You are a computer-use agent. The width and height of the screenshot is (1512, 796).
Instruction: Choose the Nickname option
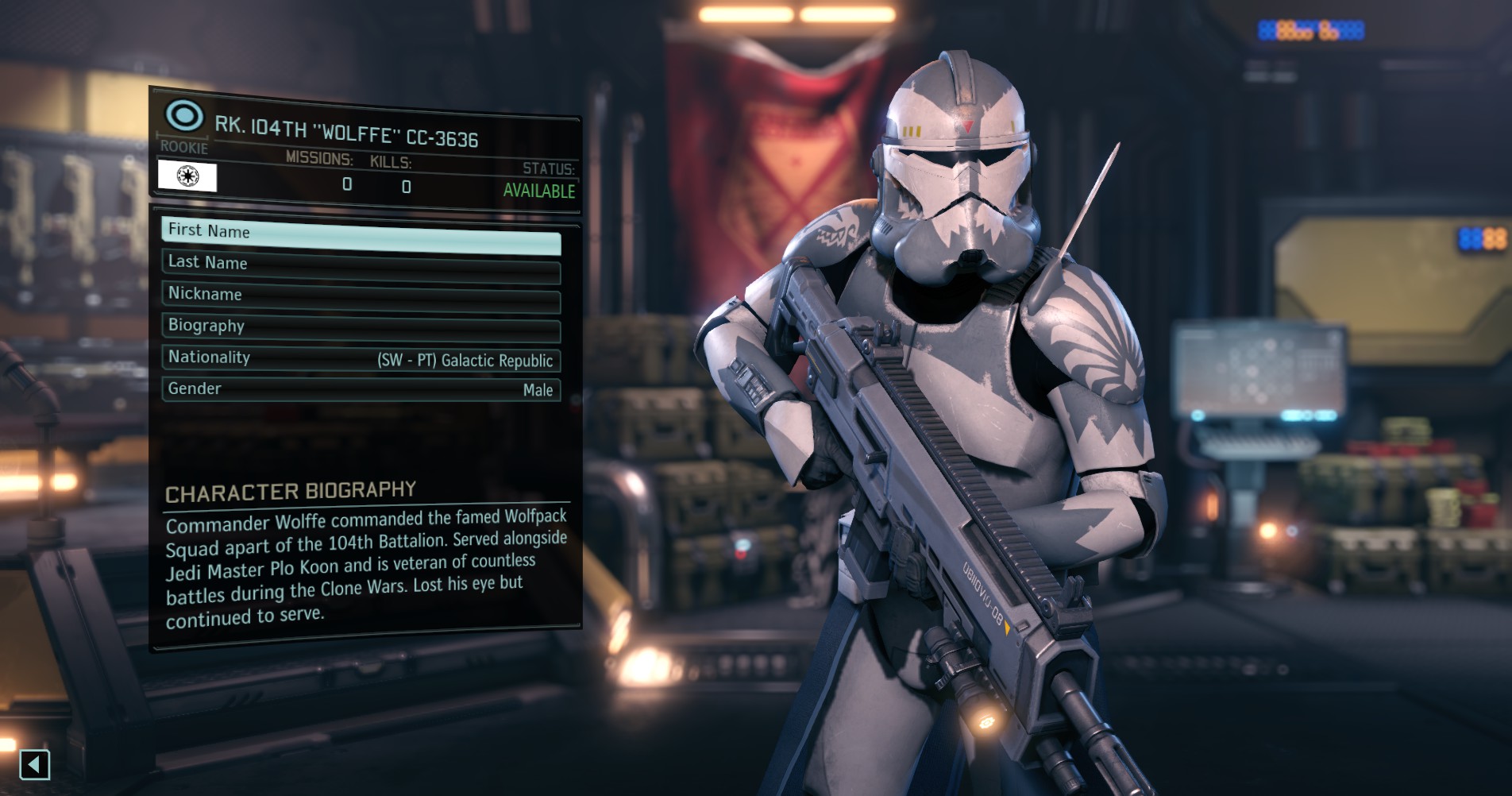click(x=361, y=298)
